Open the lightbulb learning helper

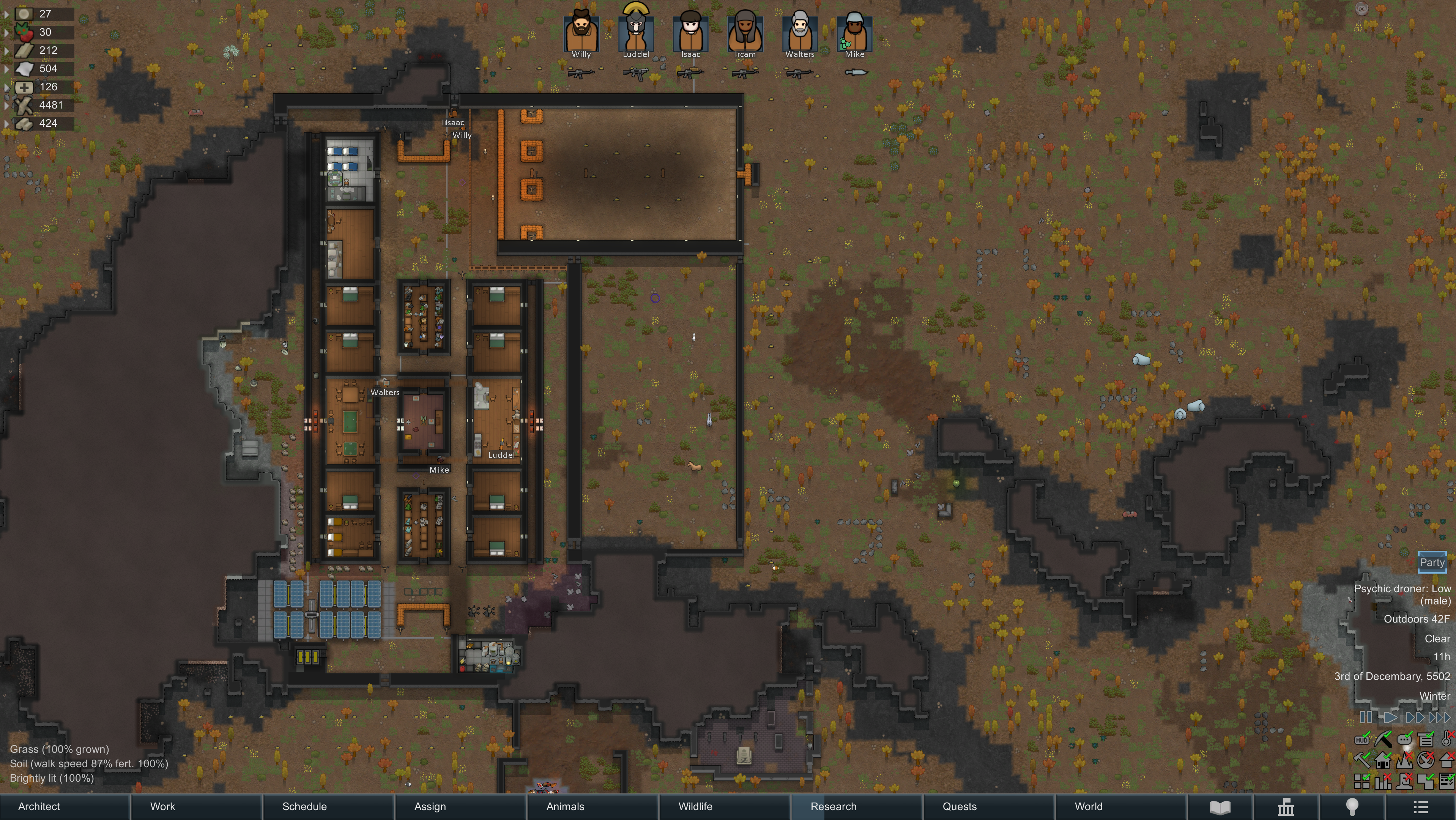(x=1352, y=807)
